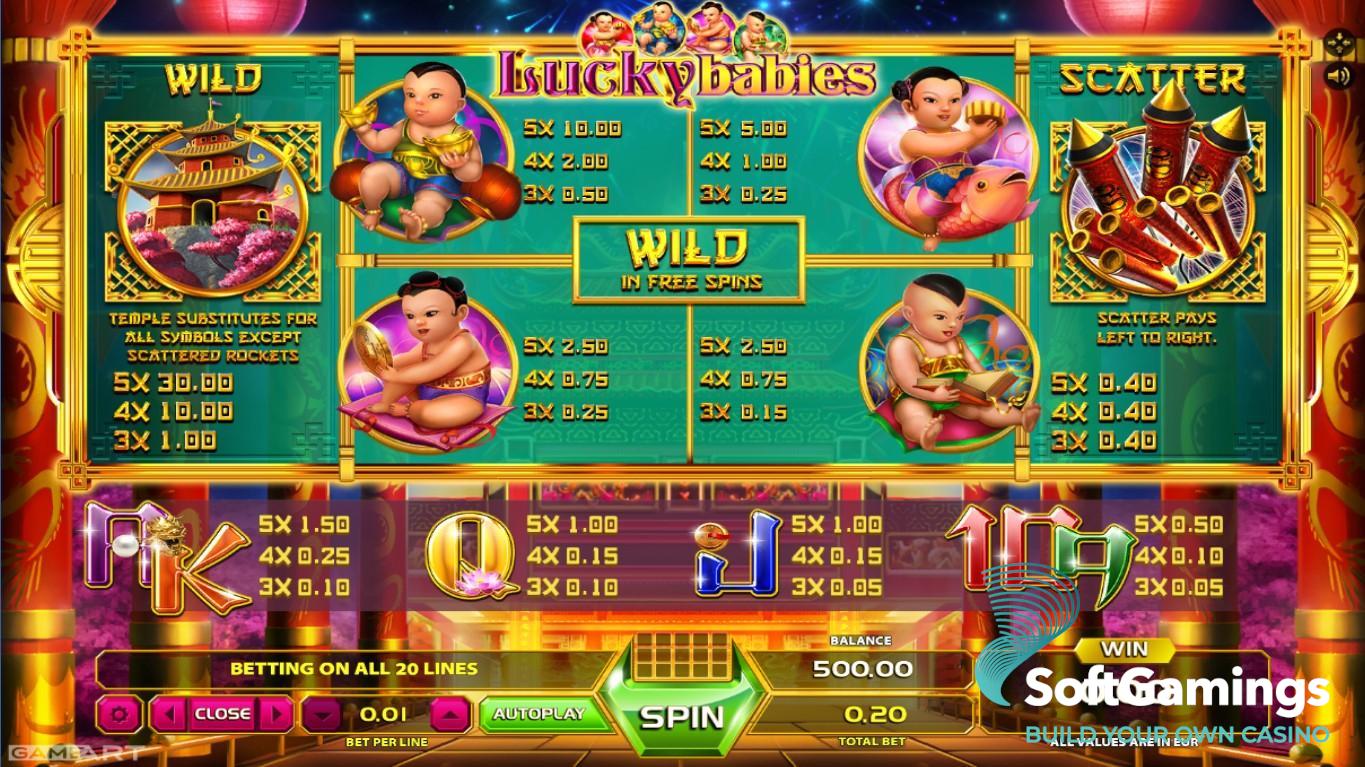This screenshot has height=767, width=1365.
Task: Increase the bet per line
Action: (450, 714)
